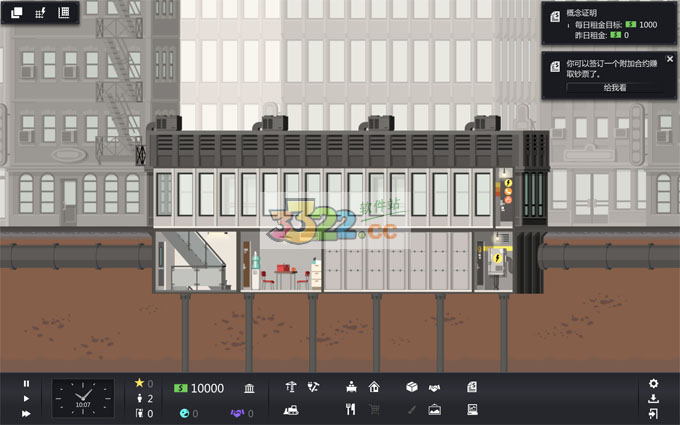The image size is (680, 425).
Task: Toggle the overlapping layers view
Action: tap(16, 13)
